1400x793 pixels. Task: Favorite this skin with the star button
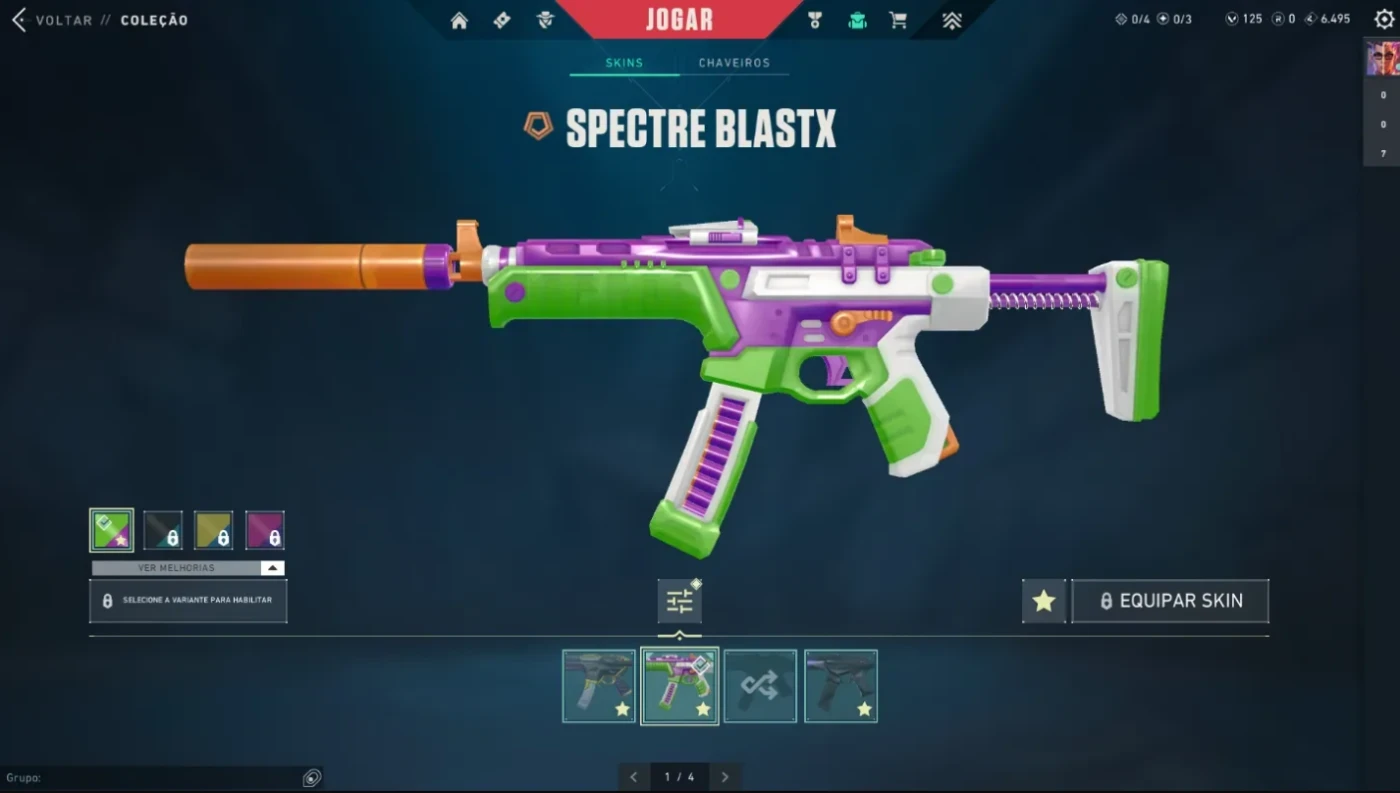[1044, 601]
